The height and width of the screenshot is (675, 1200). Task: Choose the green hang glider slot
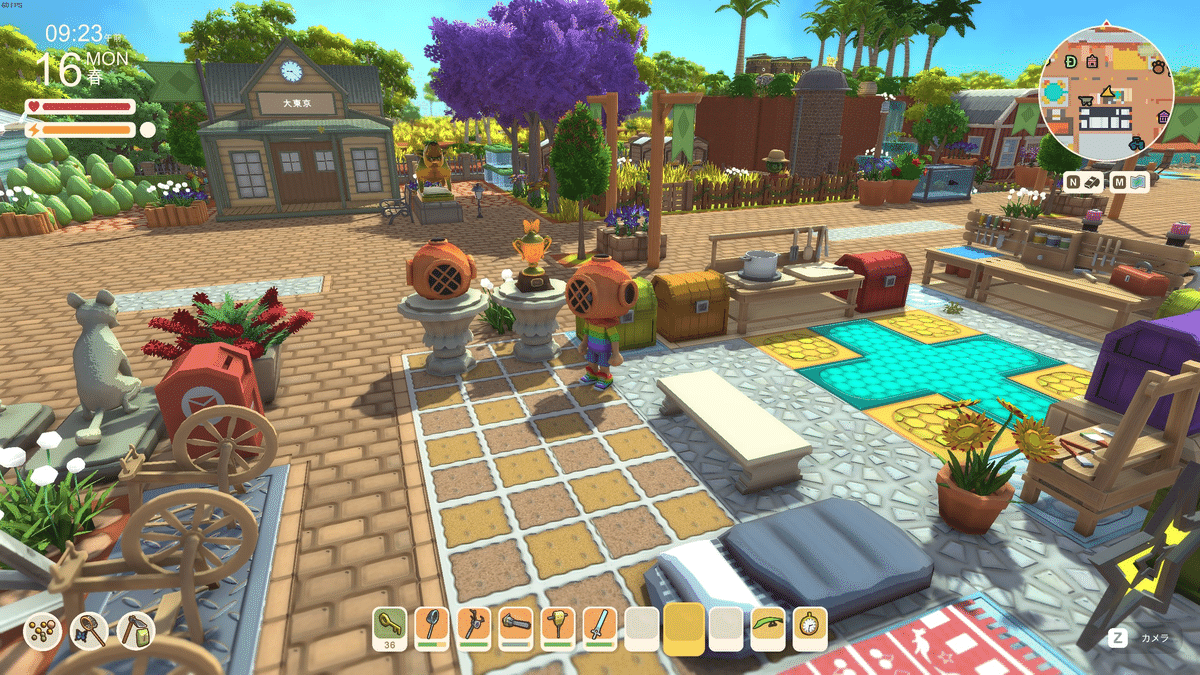768,626
